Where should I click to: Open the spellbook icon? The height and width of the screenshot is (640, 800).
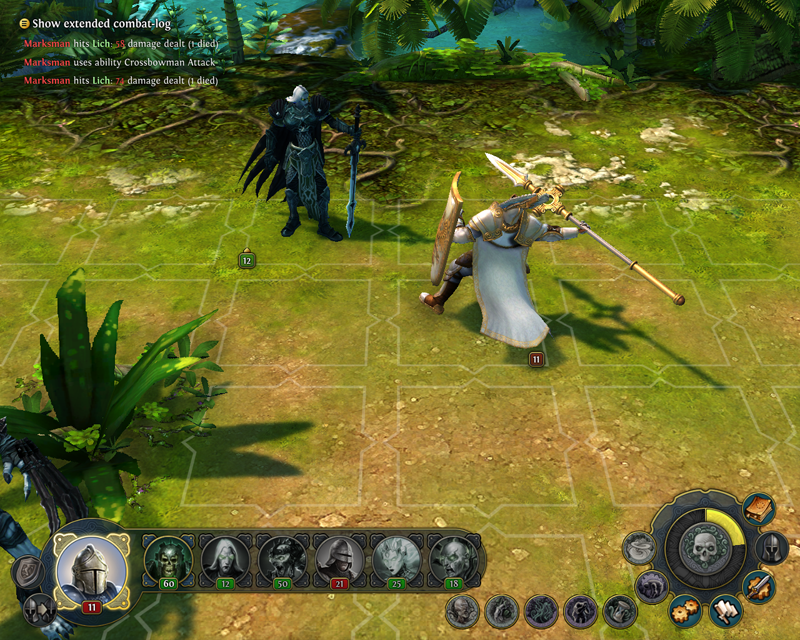click(759, 509)
